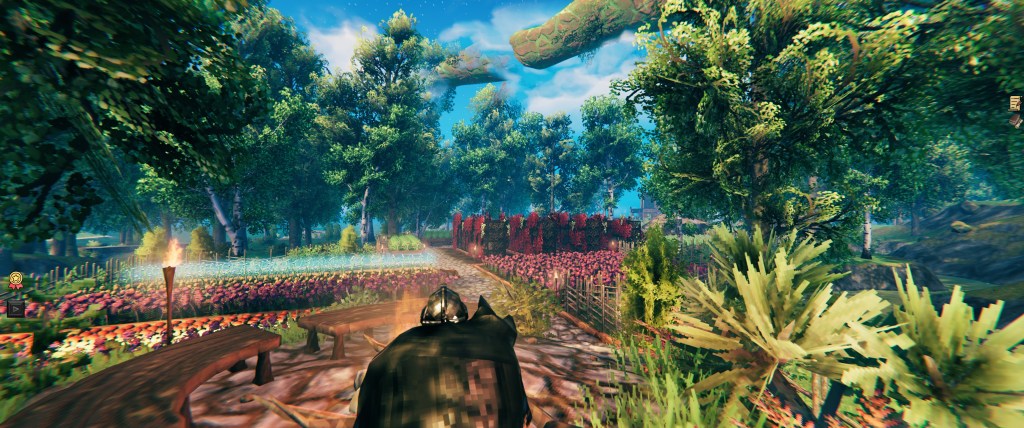Open the scroll with quill icon
The width and height of the screenshot is (1024, 428).
click(1015, 104)
